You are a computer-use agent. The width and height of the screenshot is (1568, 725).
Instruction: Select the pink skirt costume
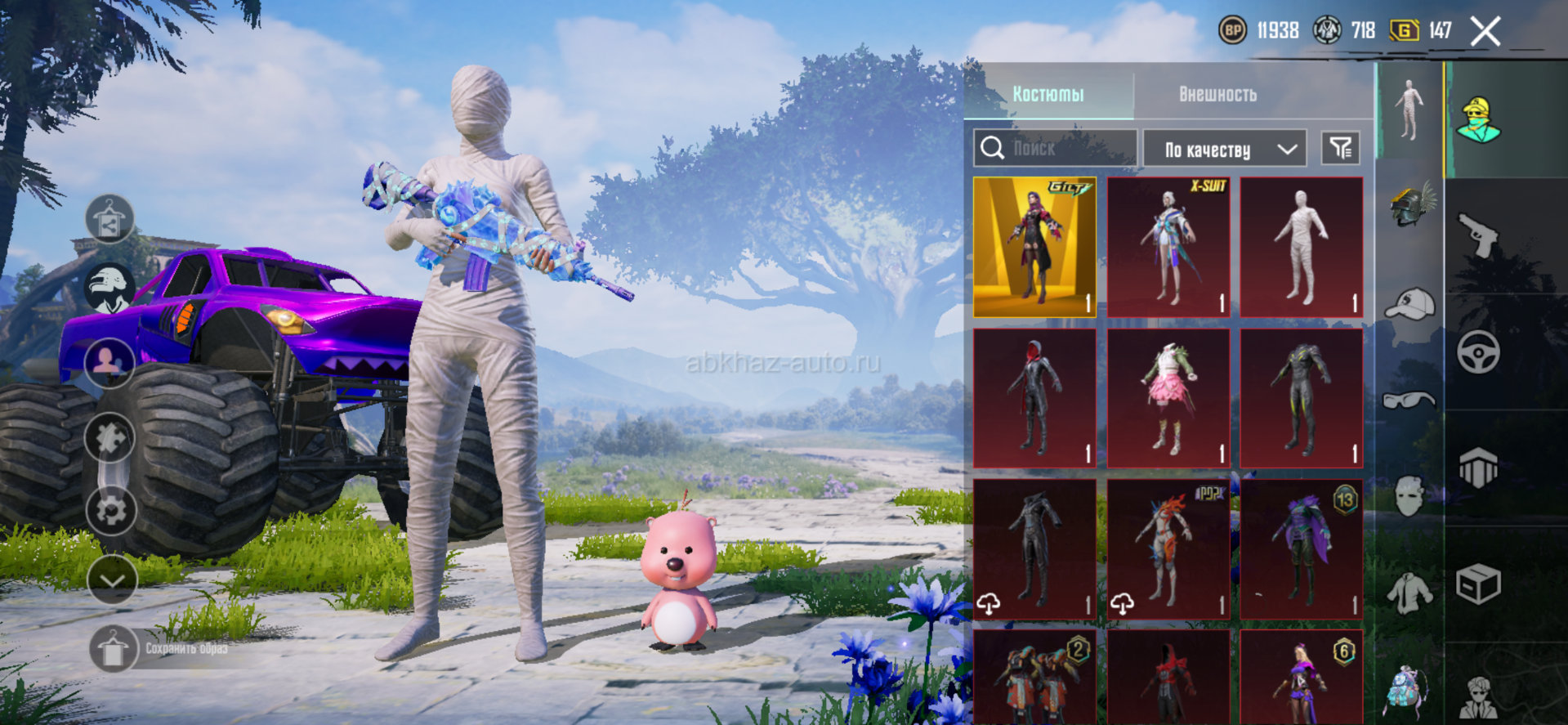point(1168,398)
